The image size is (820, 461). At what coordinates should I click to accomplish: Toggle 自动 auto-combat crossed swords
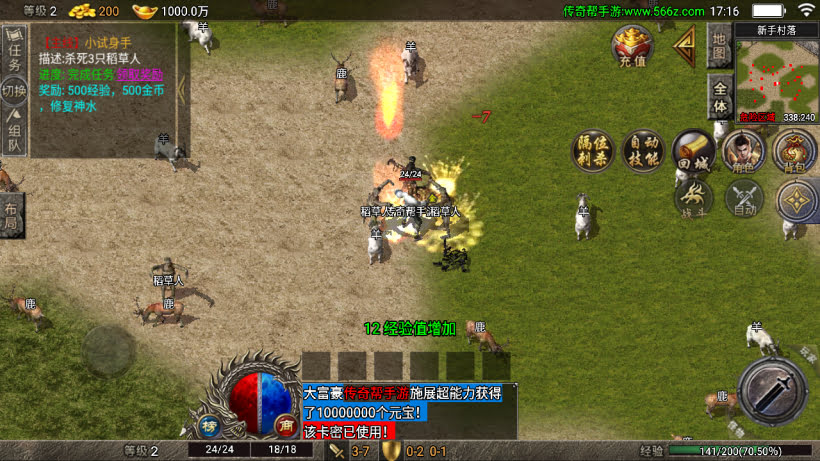pyautogui.click(x=743, y=198)
